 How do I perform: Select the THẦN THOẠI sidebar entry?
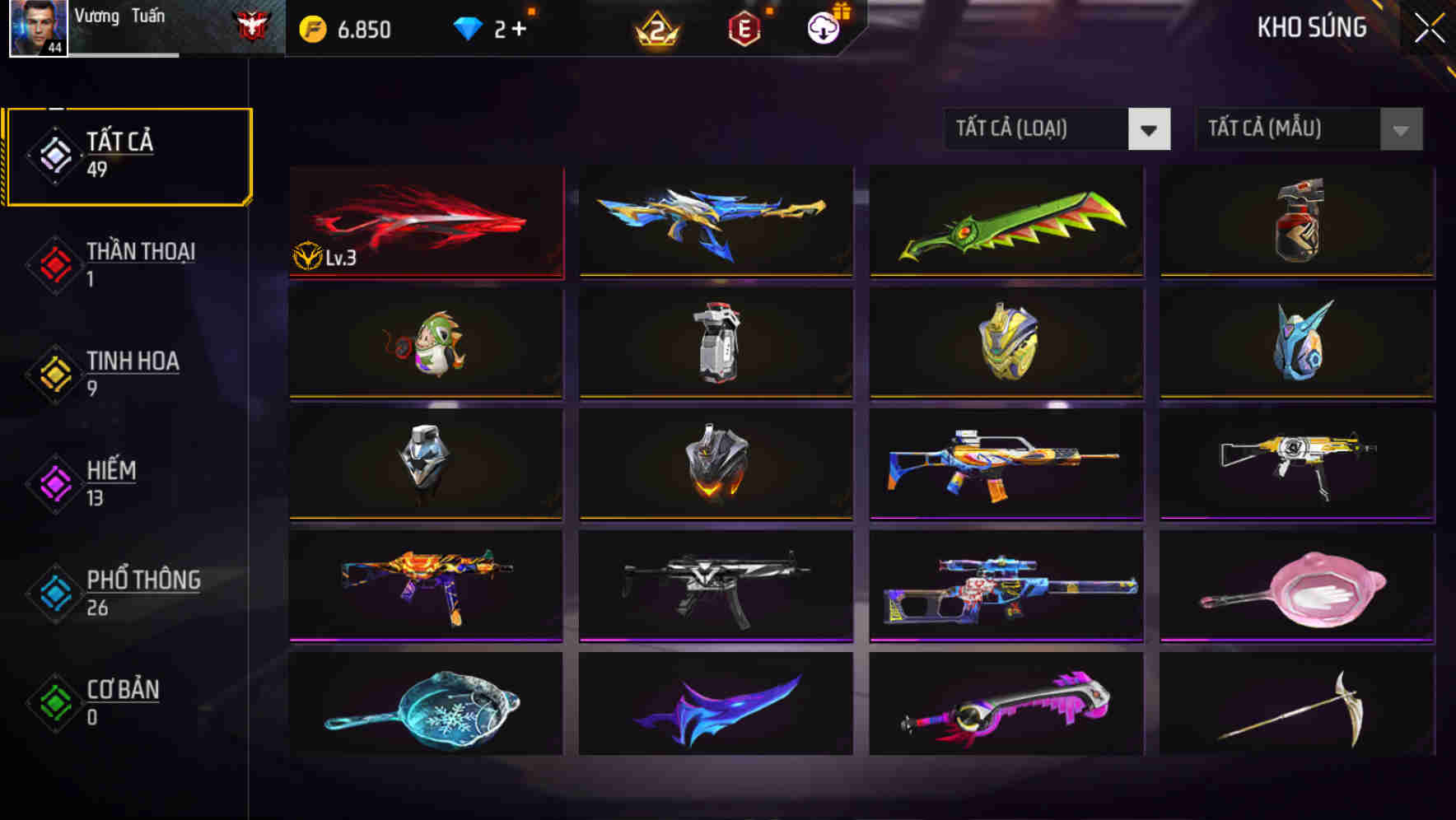click(x=138, y=254)
